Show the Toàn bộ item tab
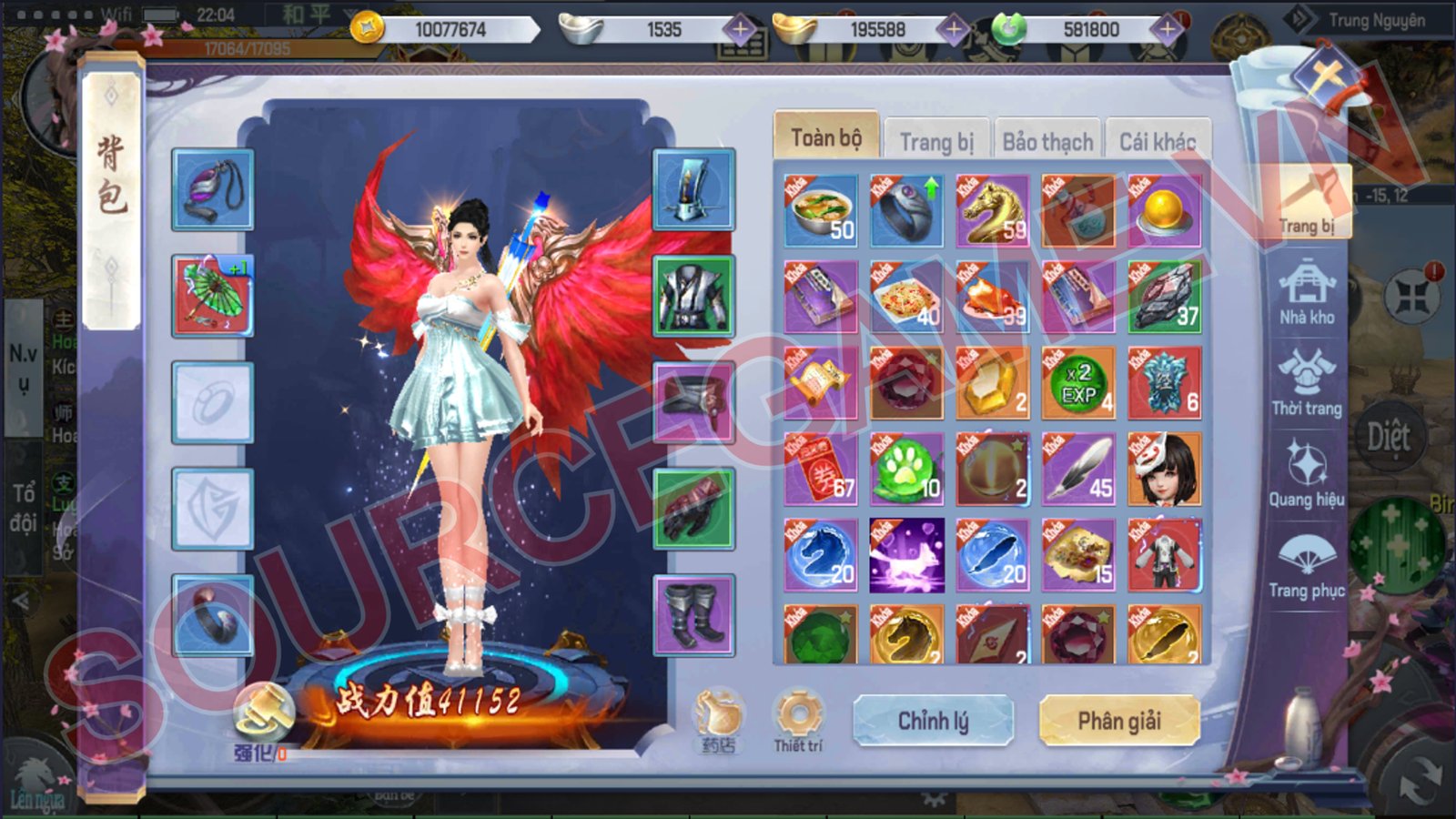This screenshot has height=819, width=1456. click(825, 138)
